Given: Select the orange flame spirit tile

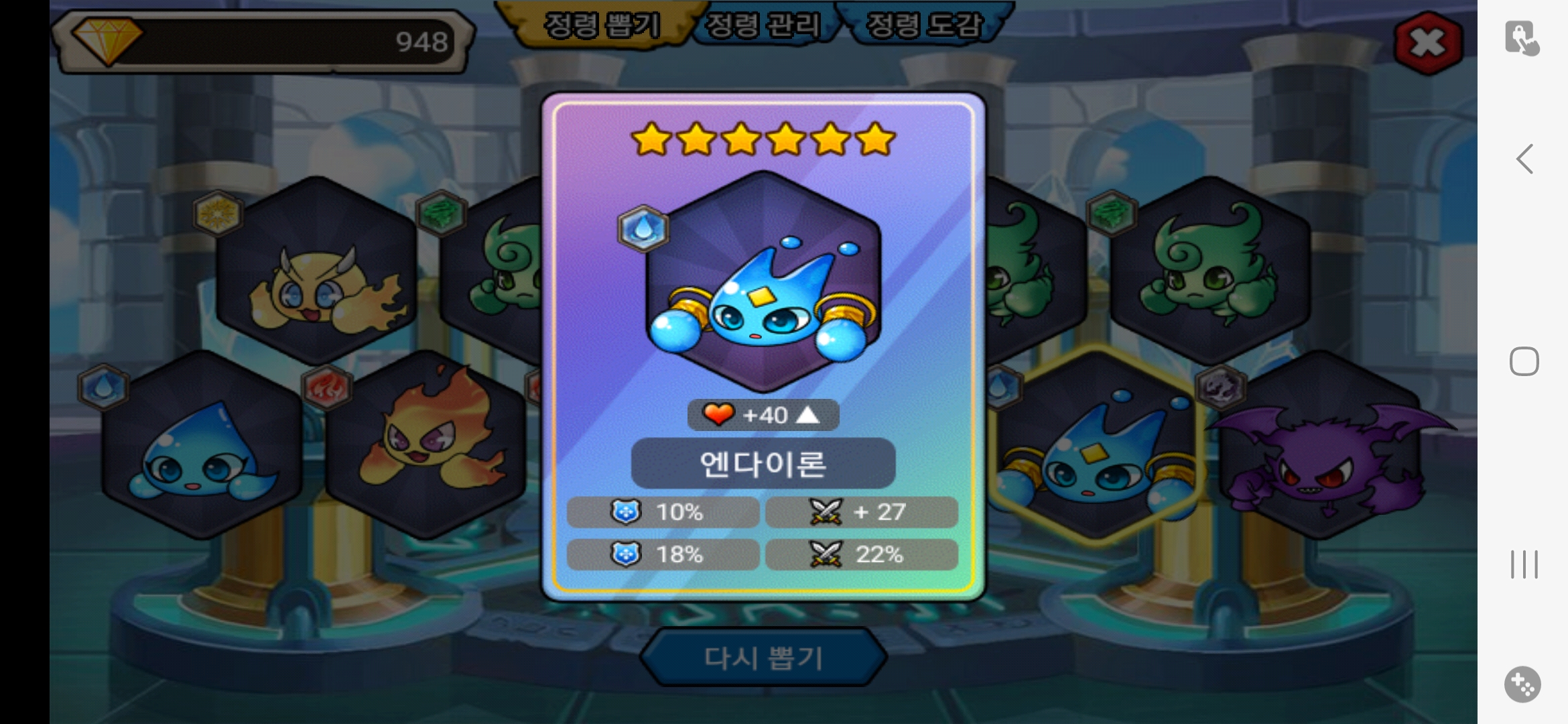Looking at the screenshot, I should pyautogui.click(x=426, y=446).
